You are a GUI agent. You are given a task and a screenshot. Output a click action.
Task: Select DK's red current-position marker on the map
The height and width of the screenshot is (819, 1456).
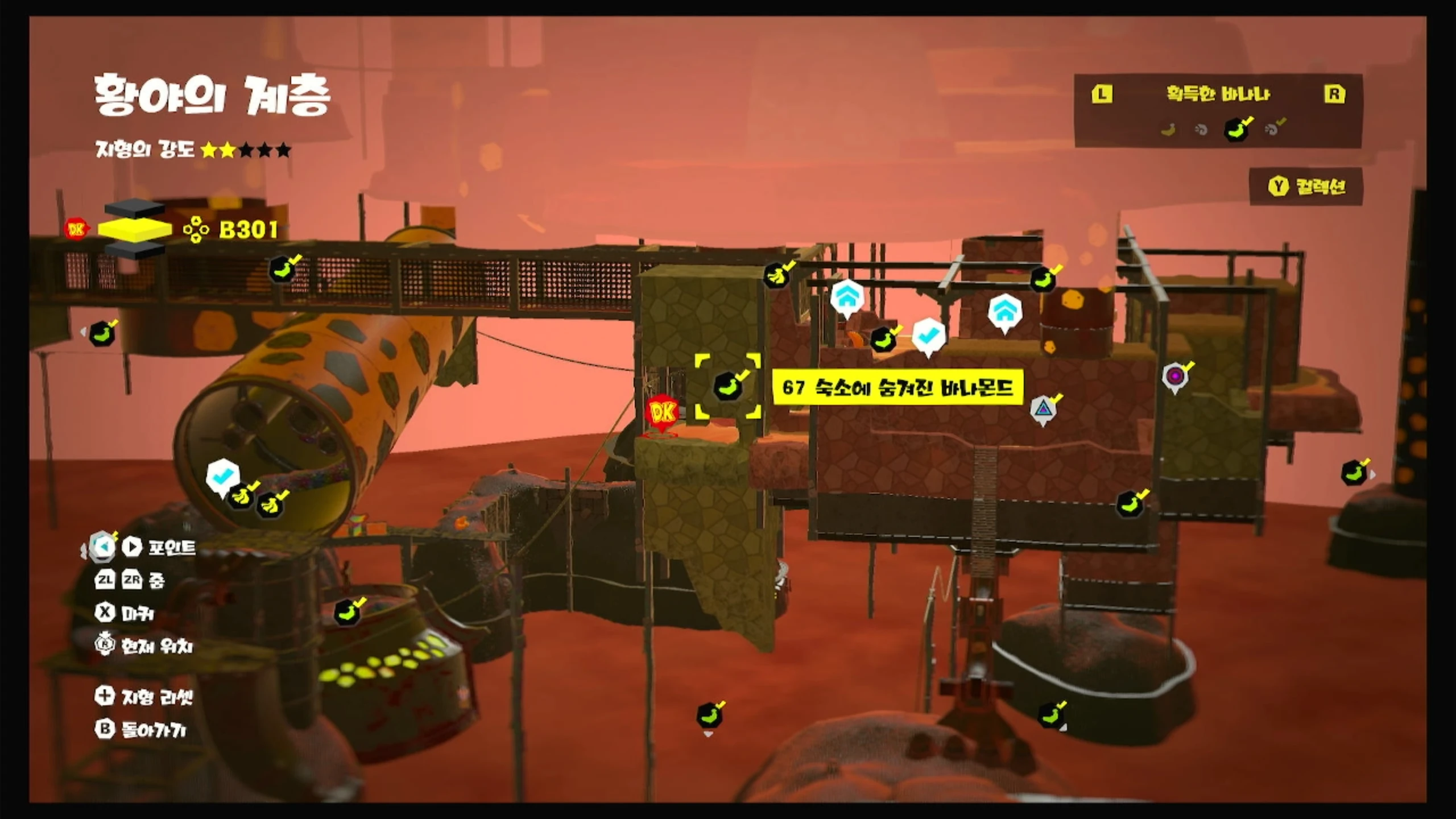click(661, 413)
